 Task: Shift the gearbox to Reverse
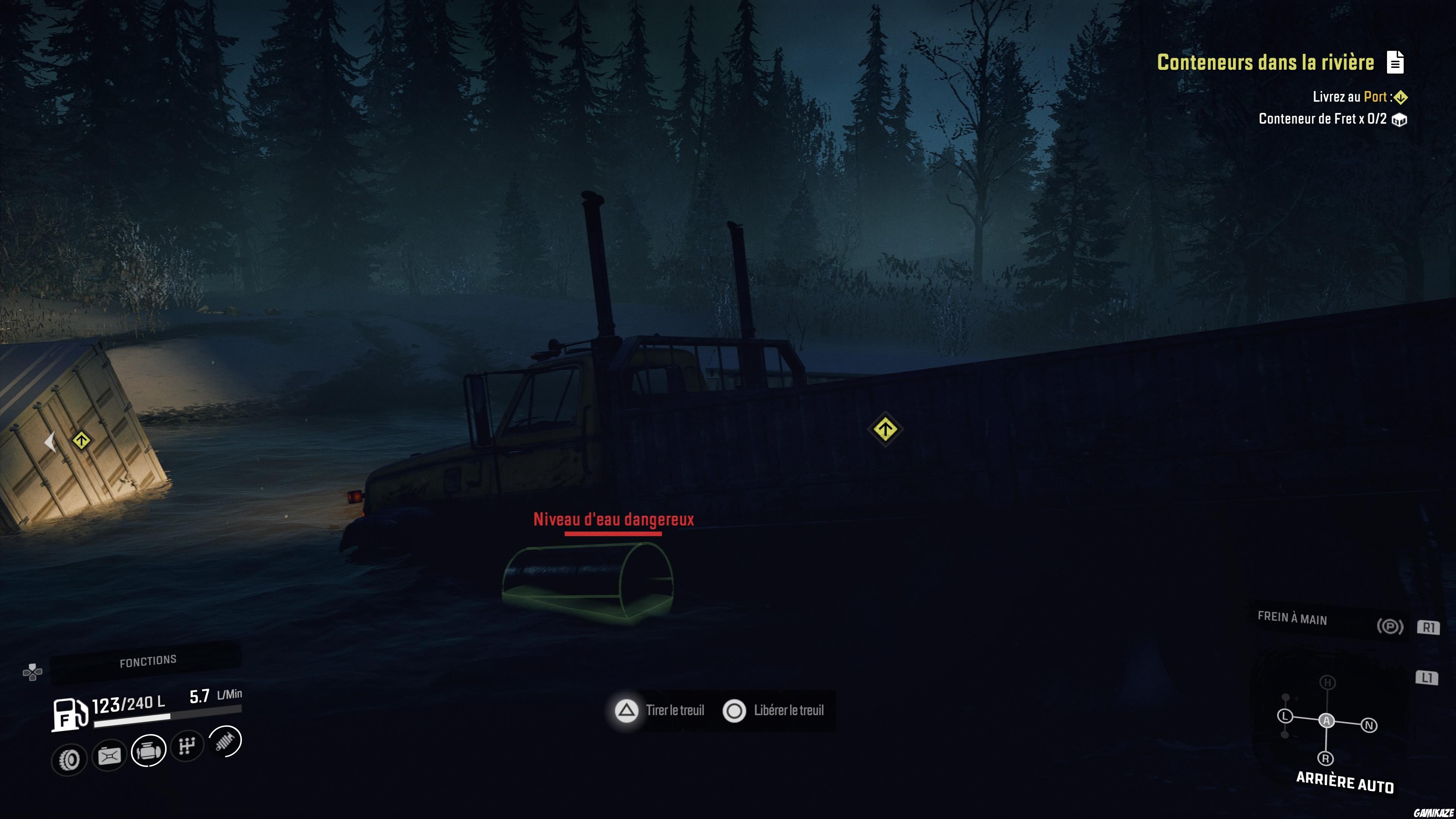[1326, 758]
